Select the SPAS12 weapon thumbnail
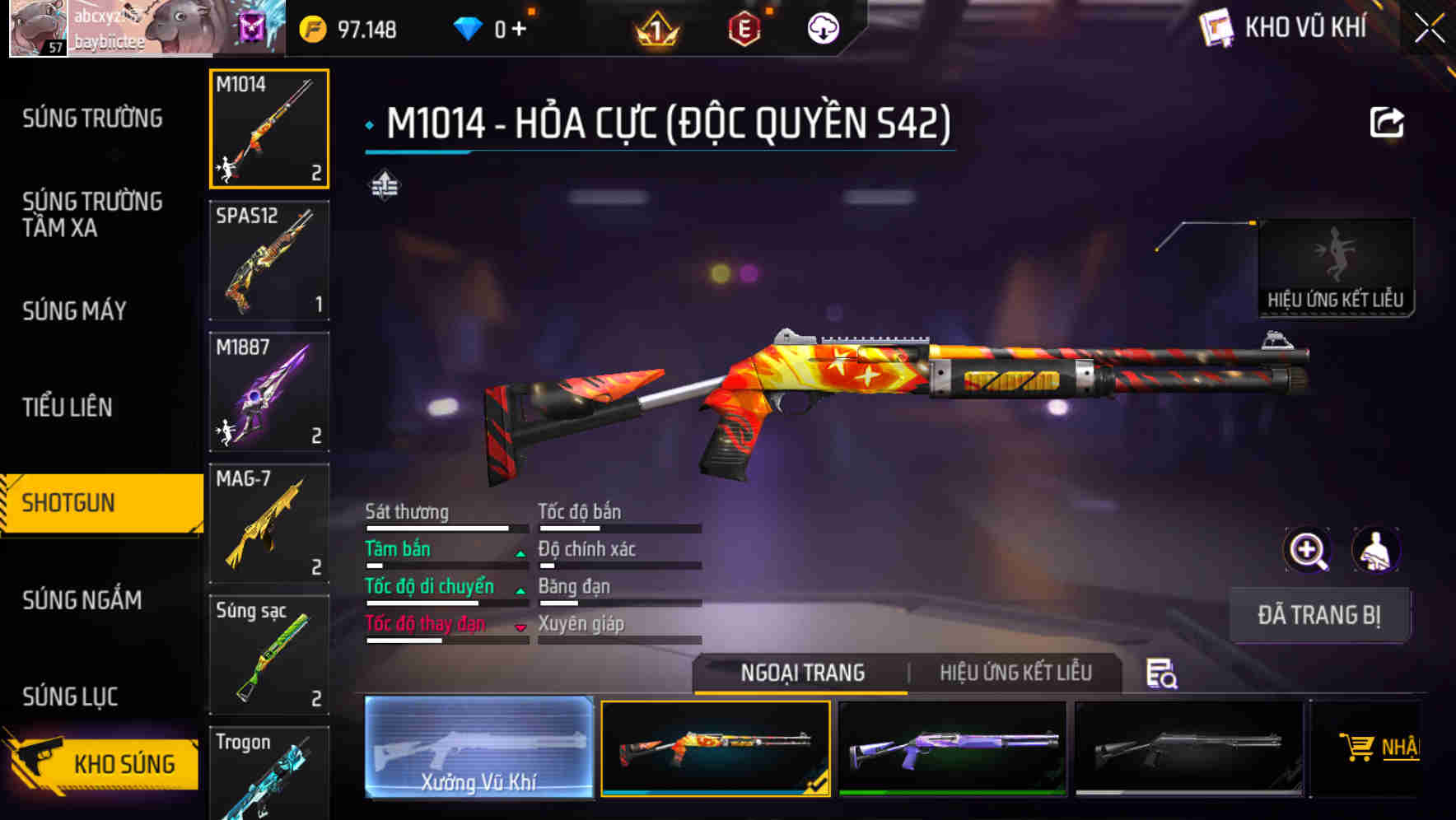This screenshot has height=820, width=1456. click(x=268, y=259)
